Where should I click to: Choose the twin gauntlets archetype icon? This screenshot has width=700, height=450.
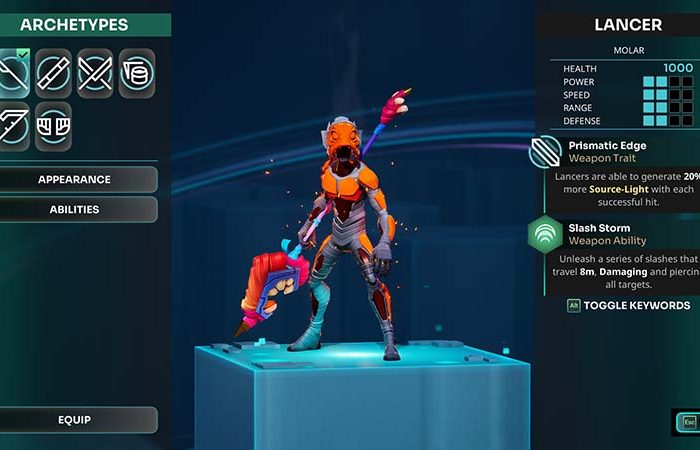53,126
